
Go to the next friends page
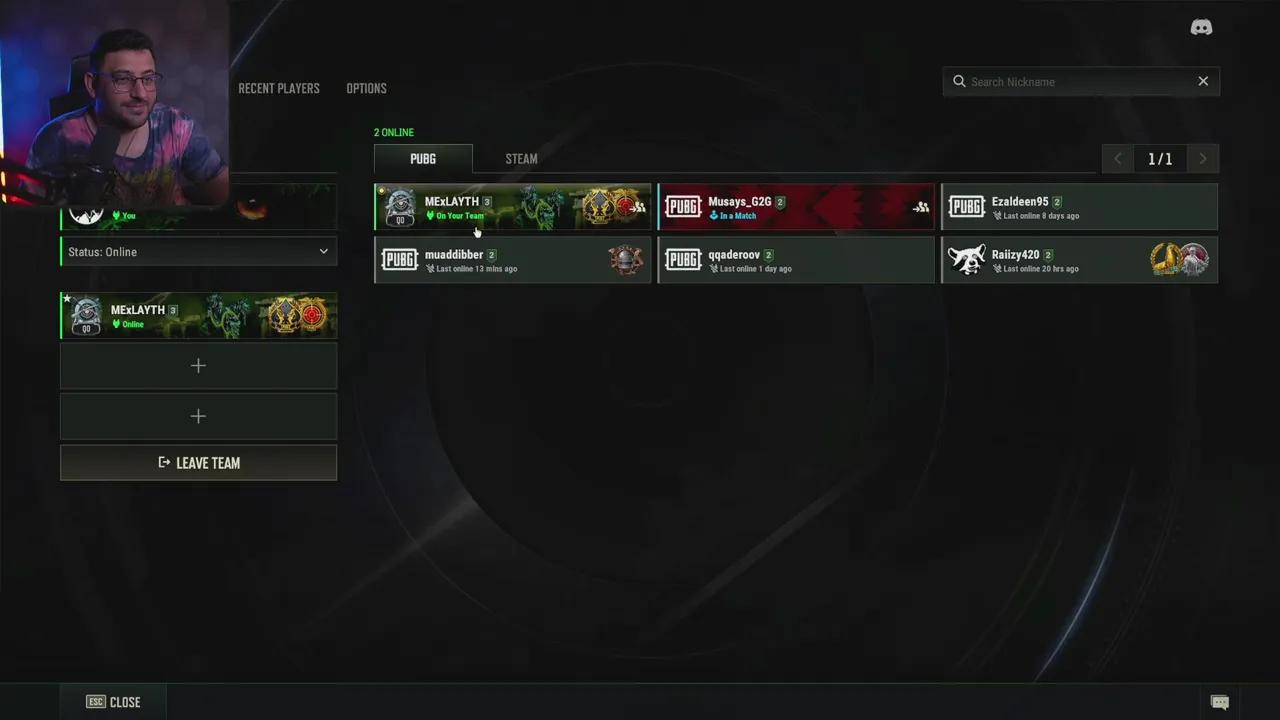[x=1202, y=159]
